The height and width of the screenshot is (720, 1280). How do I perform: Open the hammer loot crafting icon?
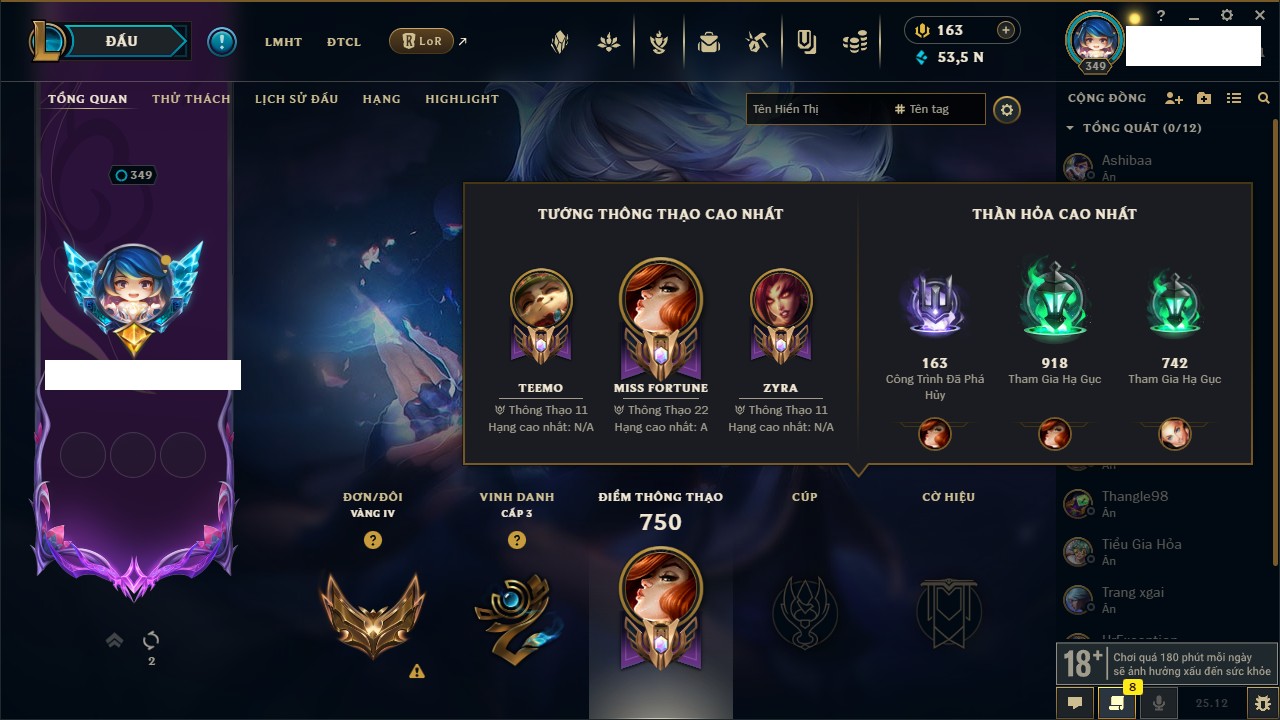tap(757, 42)
